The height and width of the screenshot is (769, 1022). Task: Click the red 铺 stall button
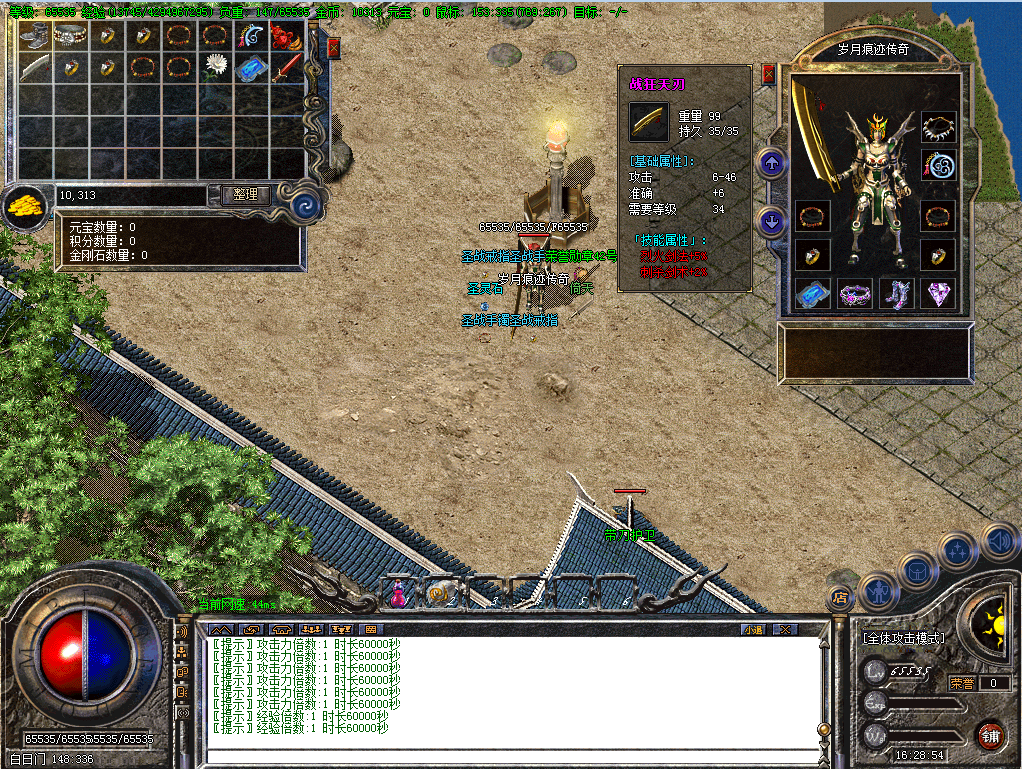990,735
